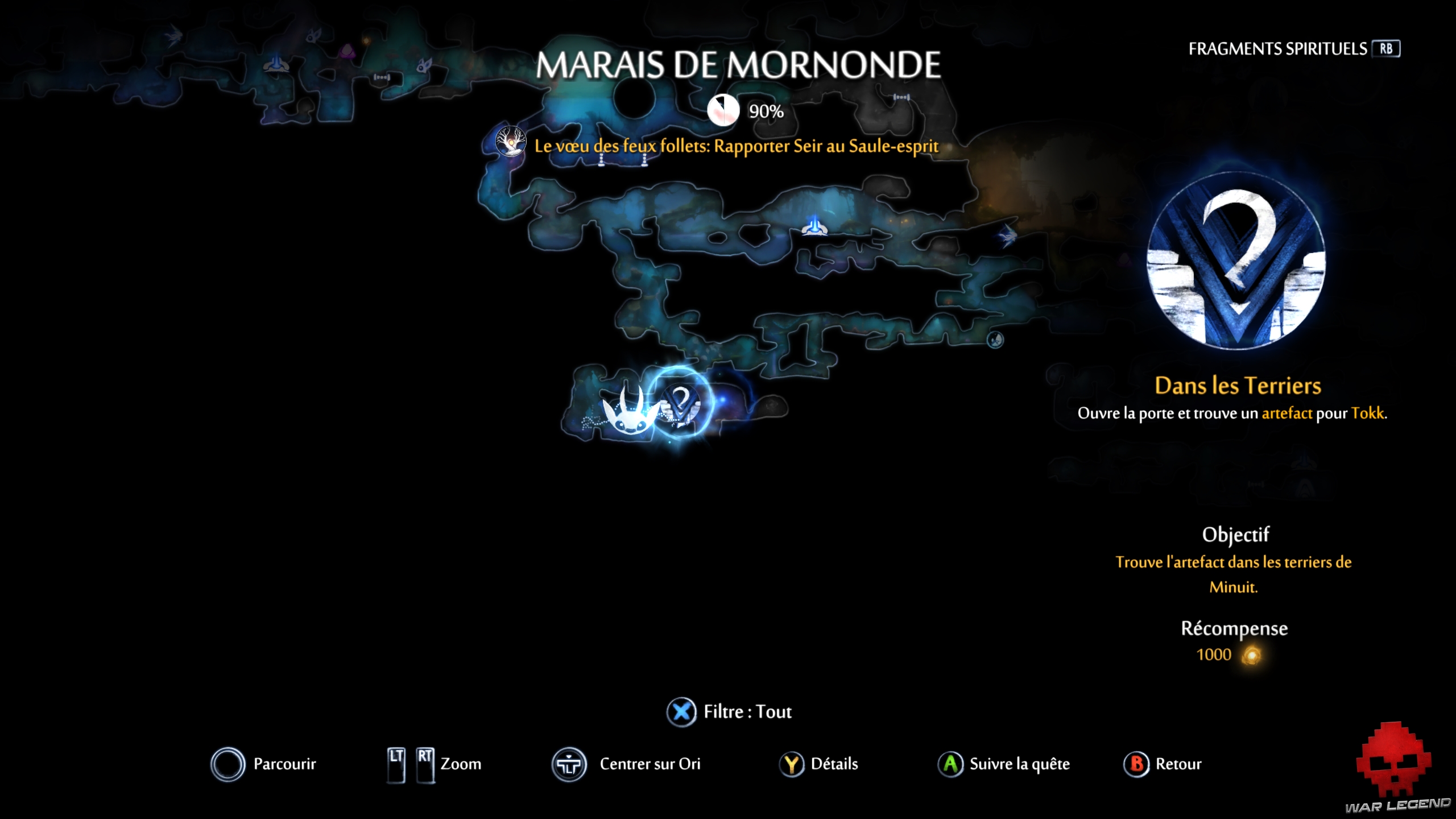Click the large Dans les Terriers quest emblem
The height and width of the screenshot is (819, 1456).
(x=1236, y=262)
